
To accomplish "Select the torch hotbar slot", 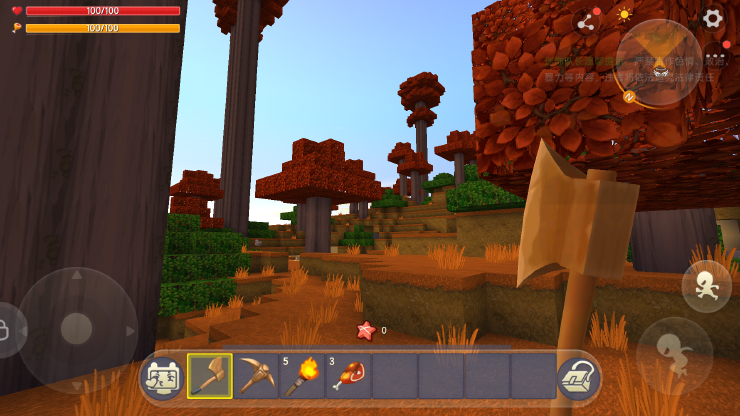I will tap(302, 376).
